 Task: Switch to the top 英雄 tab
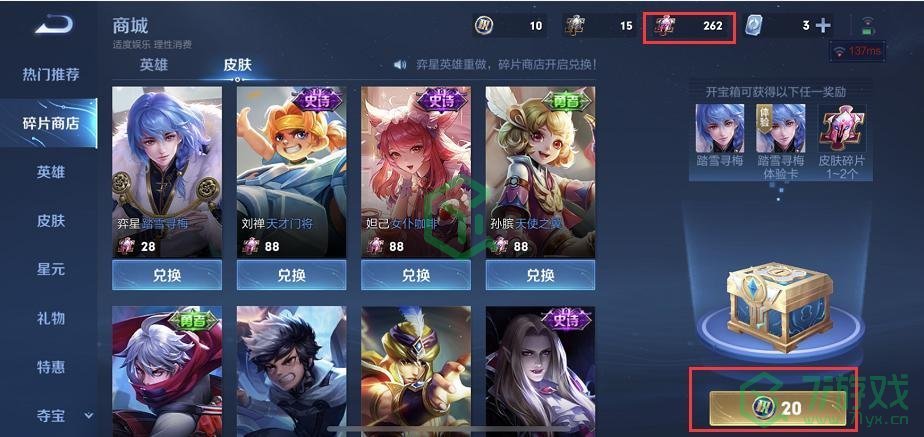click(x=154, y=65)
